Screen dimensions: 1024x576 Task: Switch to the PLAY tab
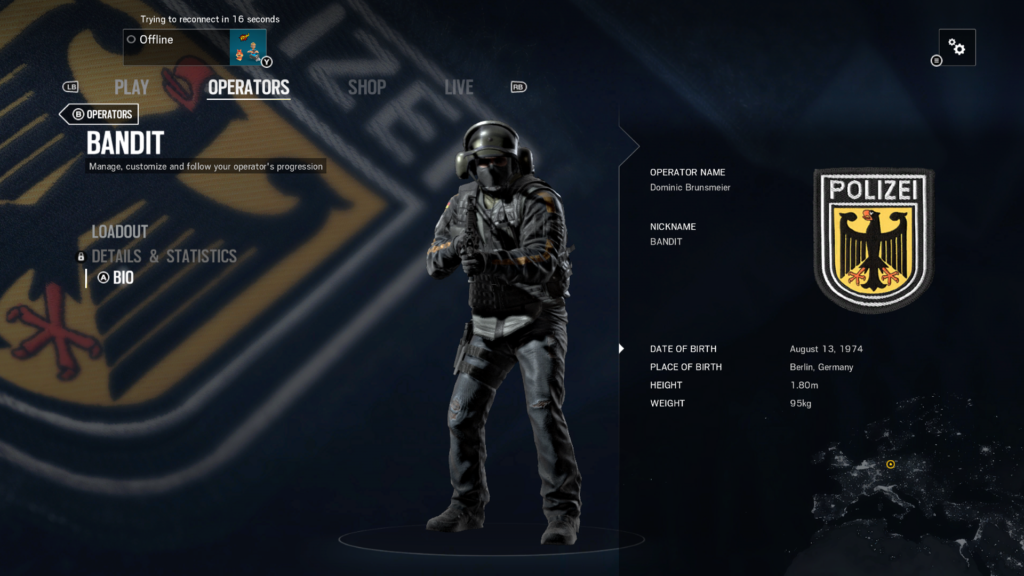click(131, 88)
